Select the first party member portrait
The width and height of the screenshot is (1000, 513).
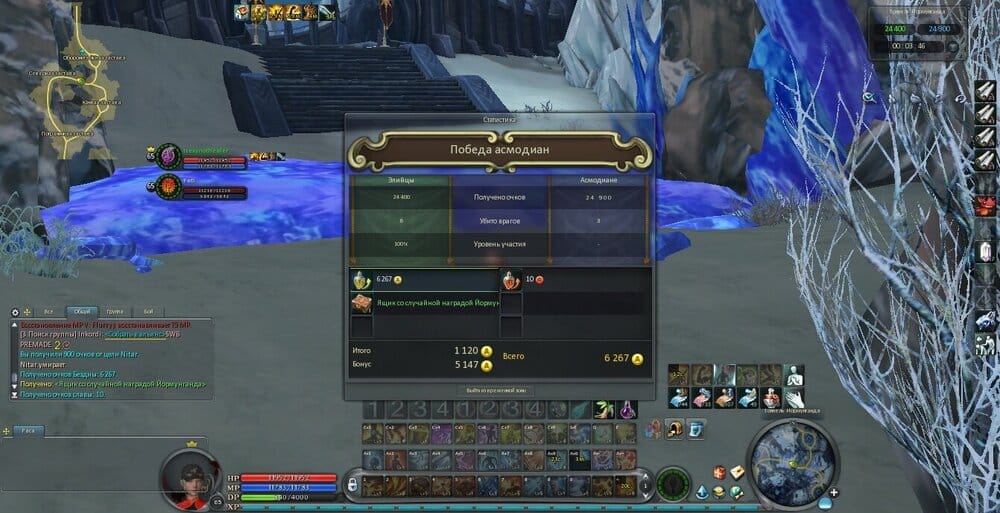click(169, 156)
